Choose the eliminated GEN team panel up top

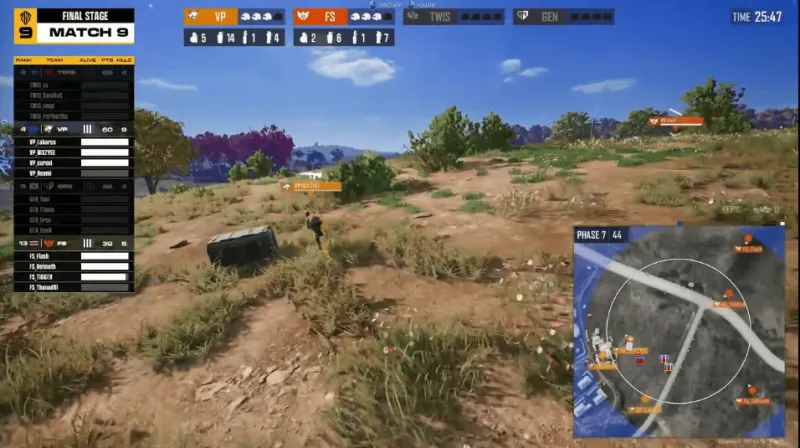563,16
